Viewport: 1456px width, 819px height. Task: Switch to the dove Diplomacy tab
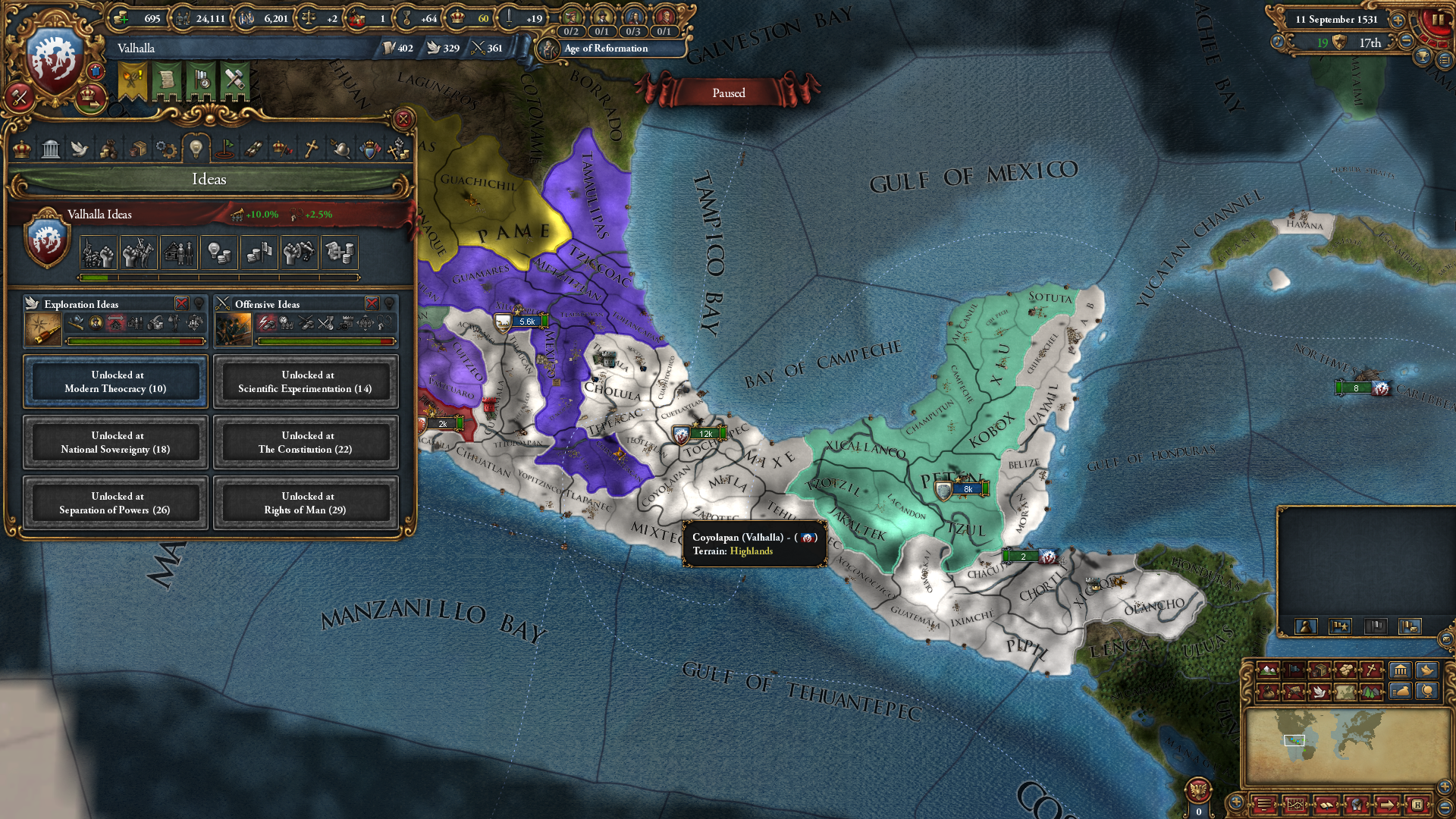point(80,149)
